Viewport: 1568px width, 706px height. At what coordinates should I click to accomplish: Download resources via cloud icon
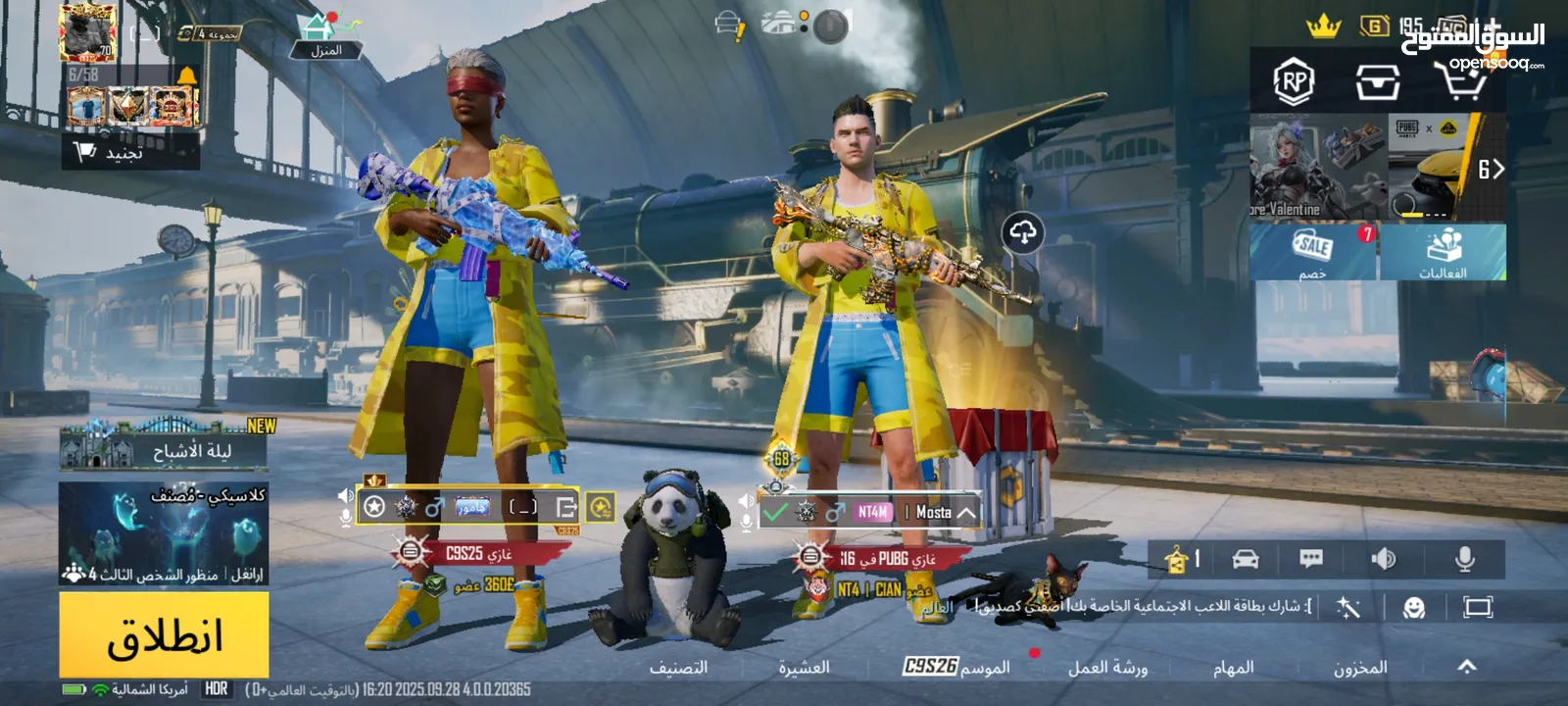1022,233
